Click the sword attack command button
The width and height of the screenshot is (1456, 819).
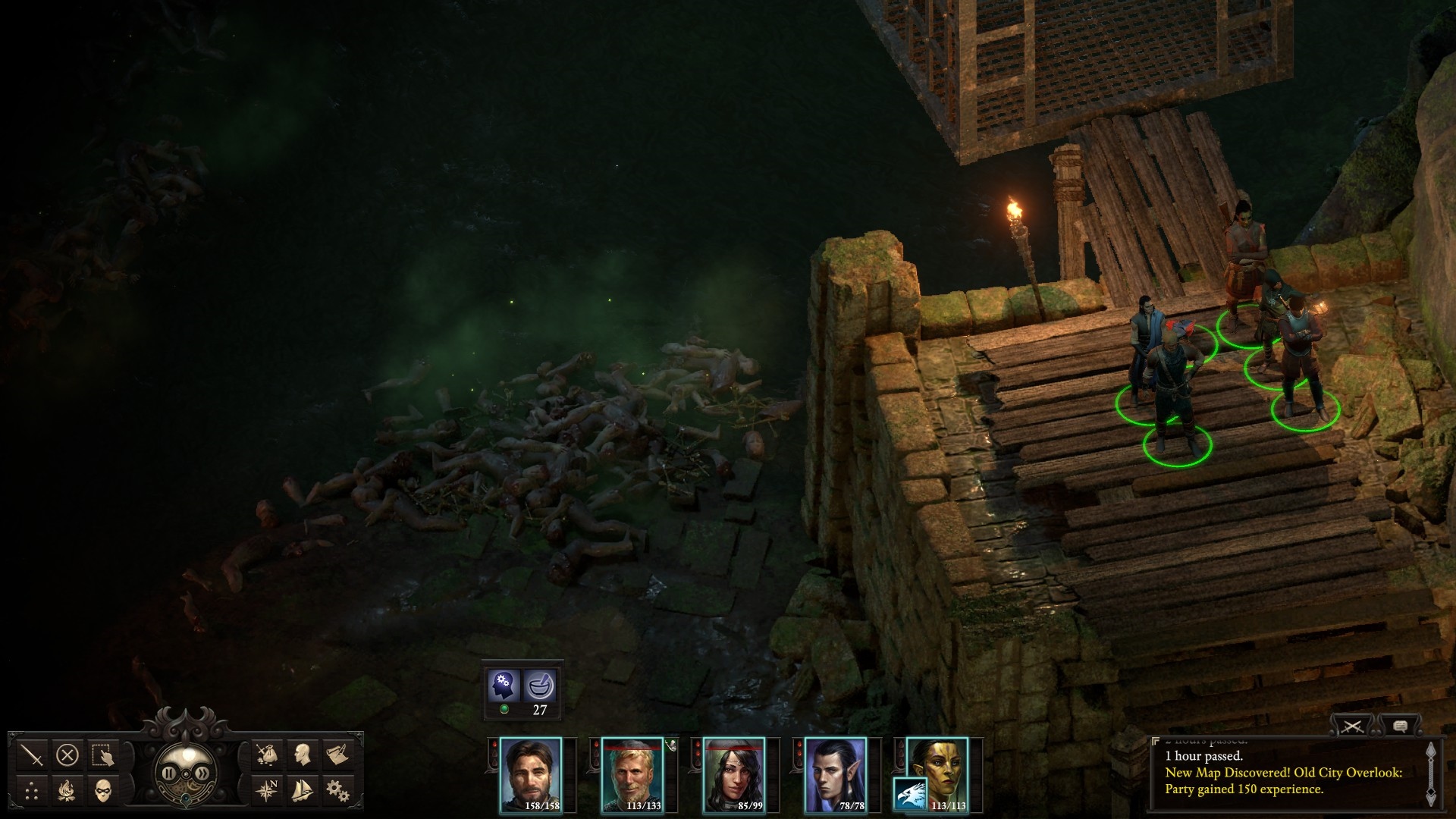33,755
